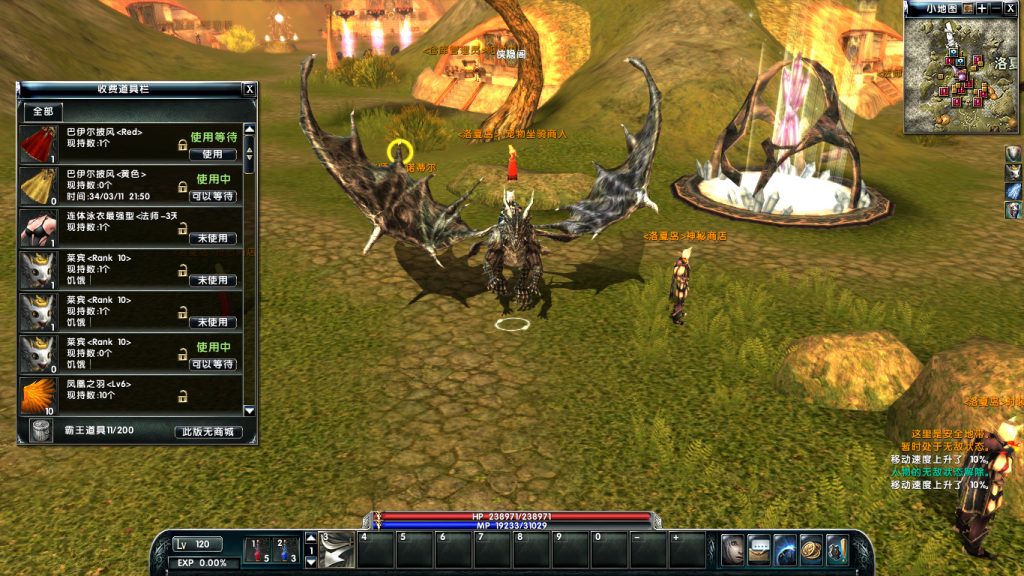Click the trash can icon in item panel

click(39, 430)
